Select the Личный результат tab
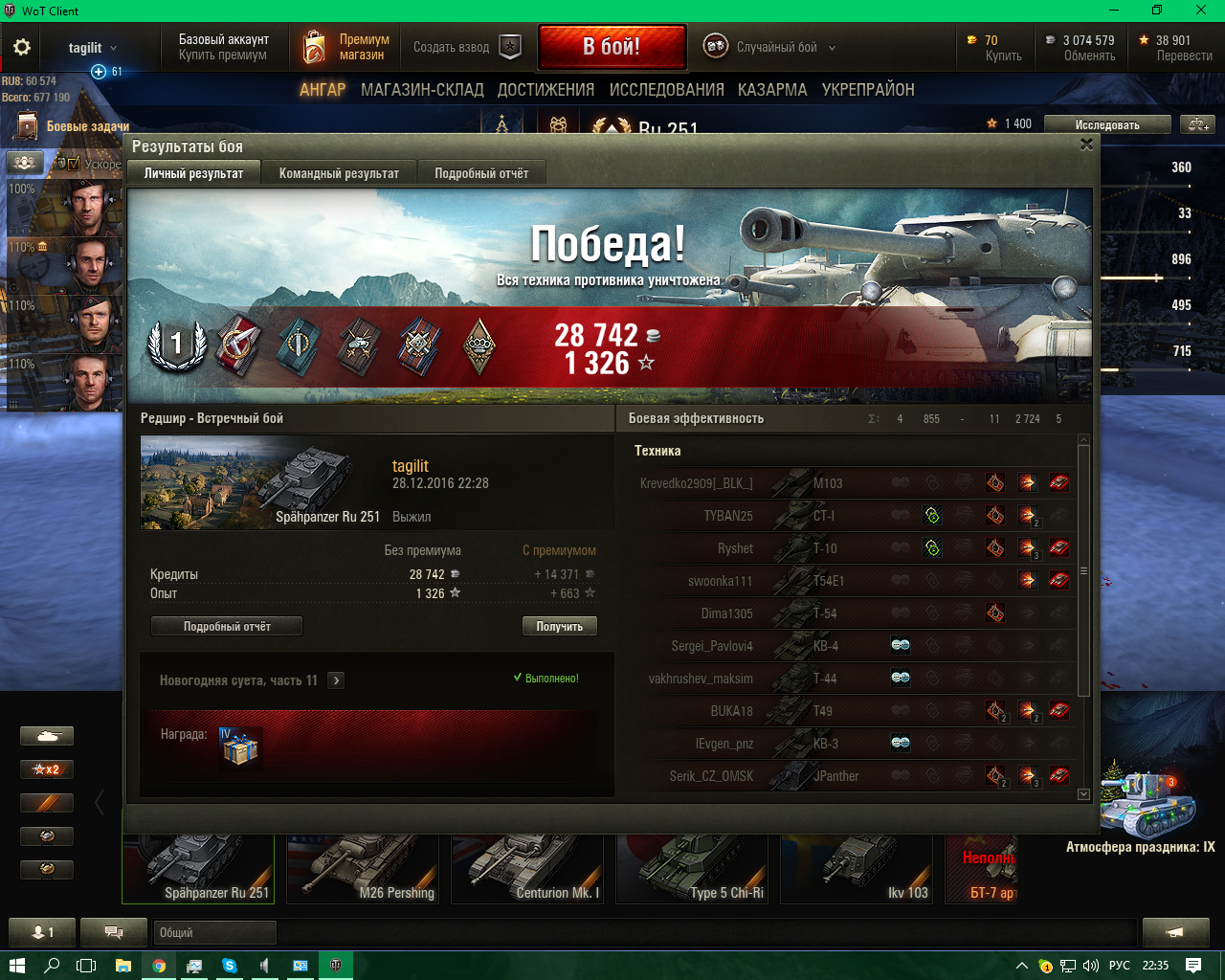 pyautogui.click(x=193, y=173)
